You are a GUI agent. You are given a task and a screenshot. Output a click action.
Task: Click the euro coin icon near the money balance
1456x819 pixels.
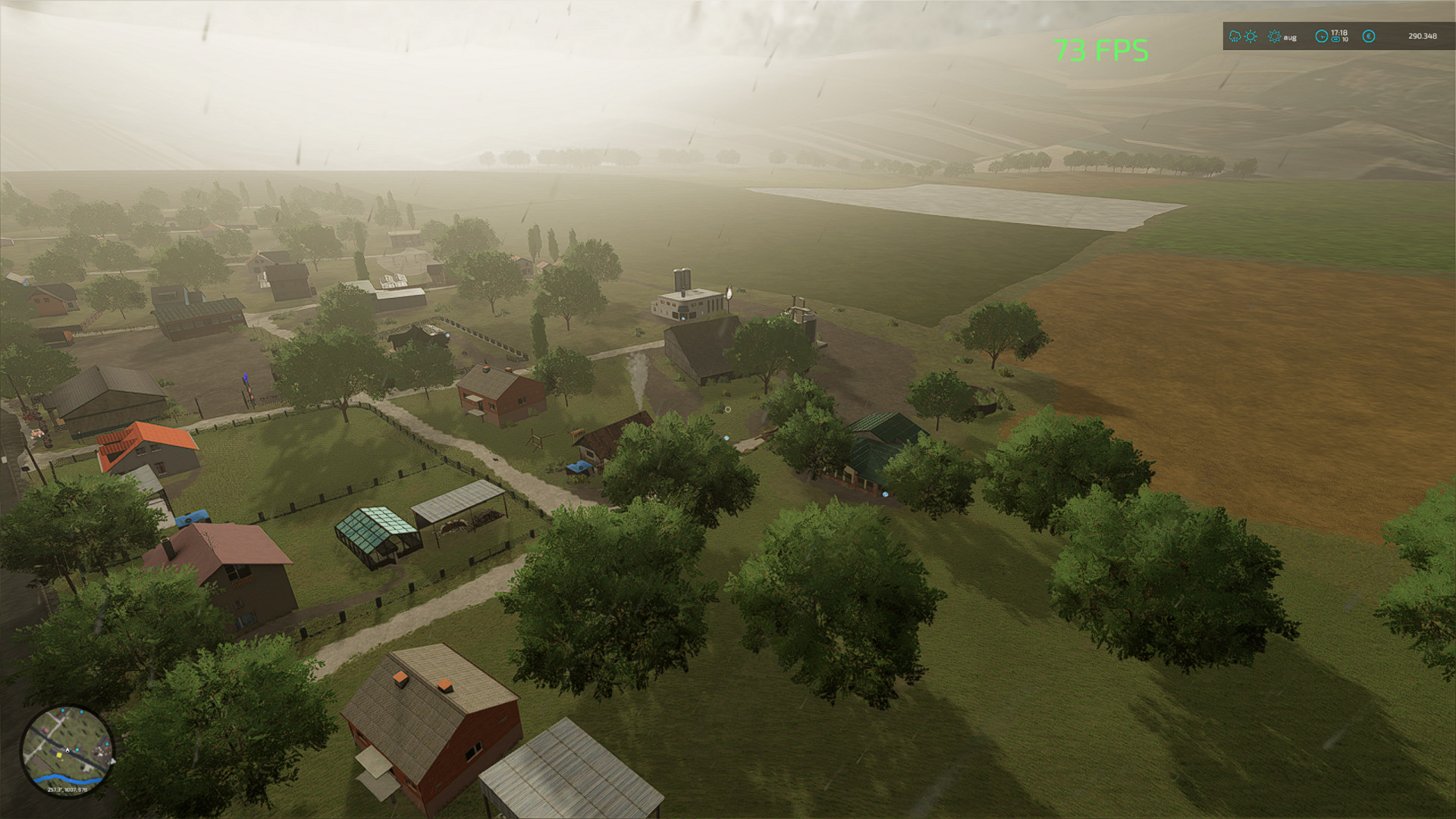click(x=1368, y=36)
